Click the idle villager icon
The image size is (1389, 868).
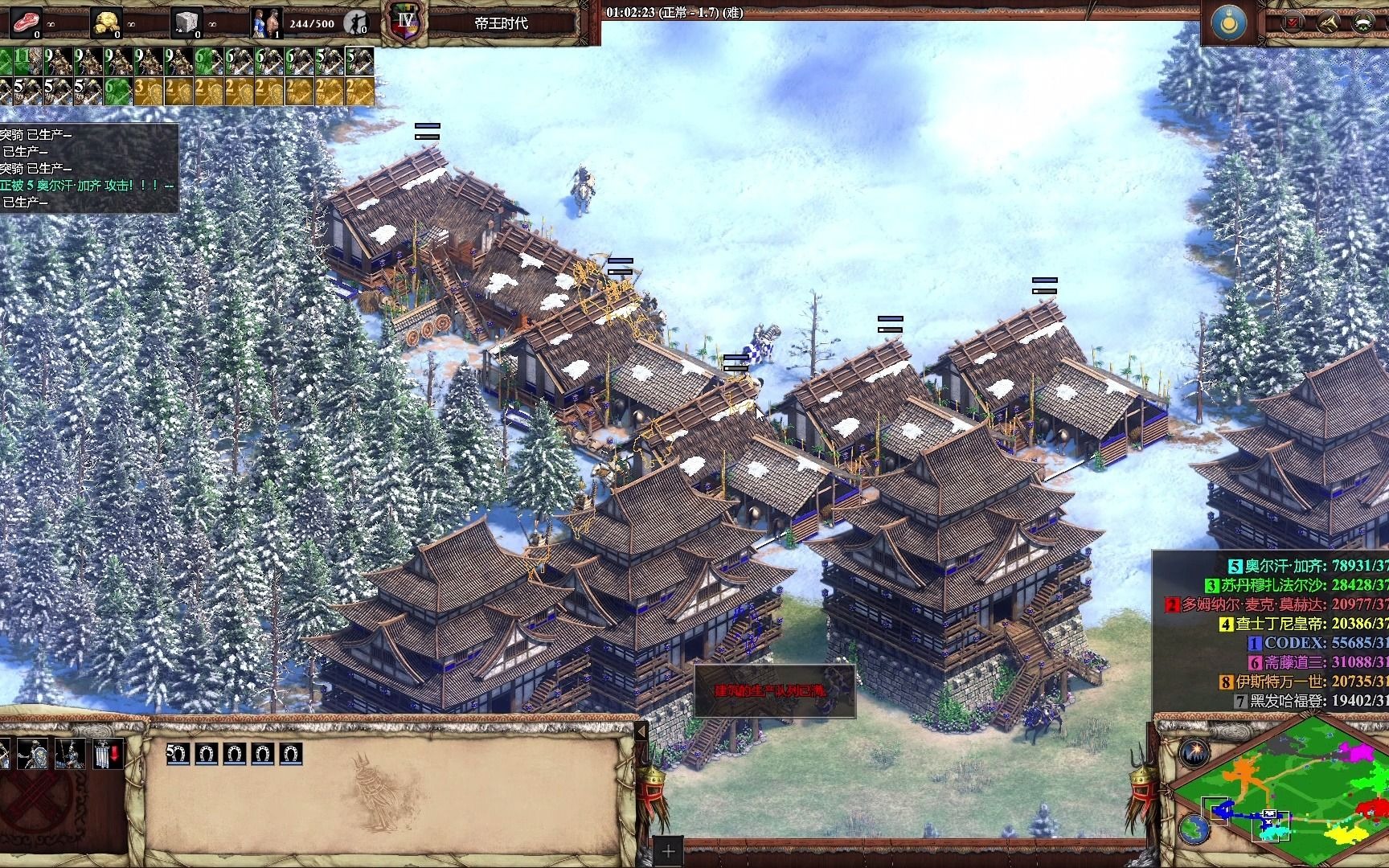355,23
